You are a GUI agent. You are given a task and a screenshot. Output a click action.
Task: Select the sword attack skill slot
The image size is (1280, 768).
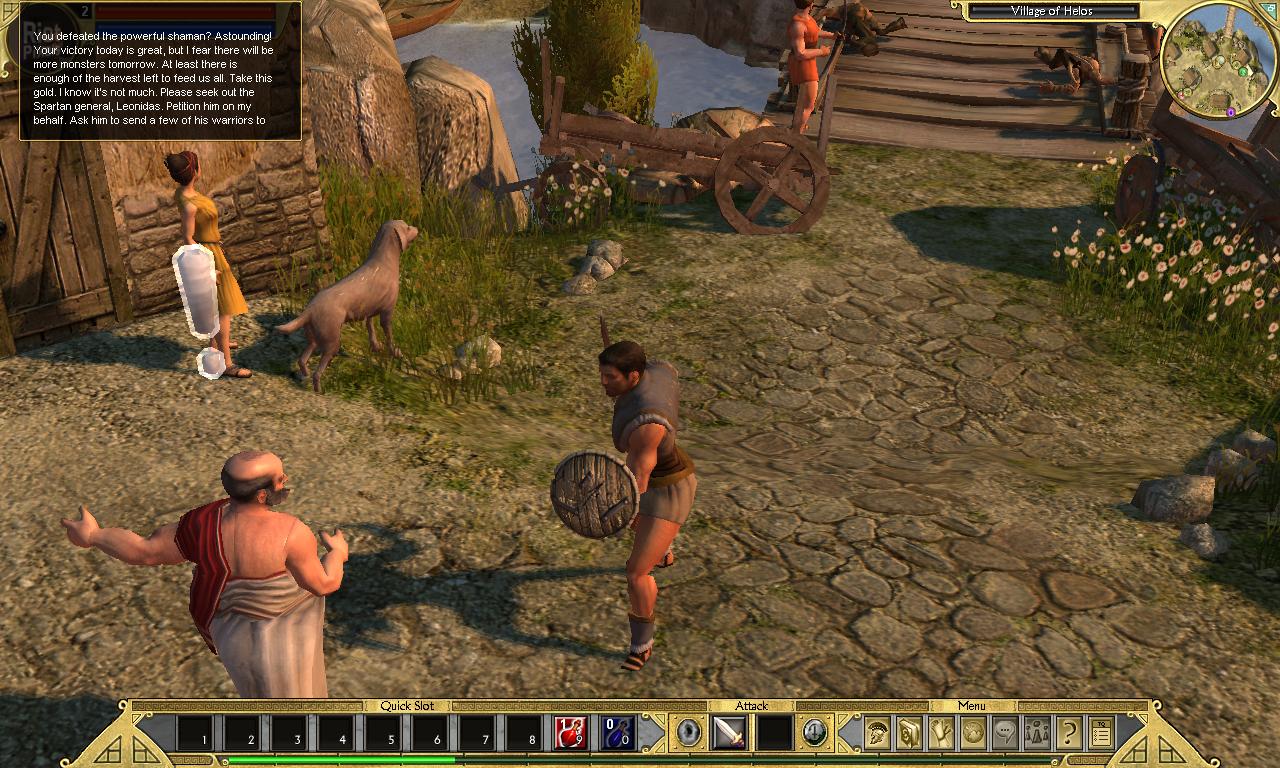point(729,733)
